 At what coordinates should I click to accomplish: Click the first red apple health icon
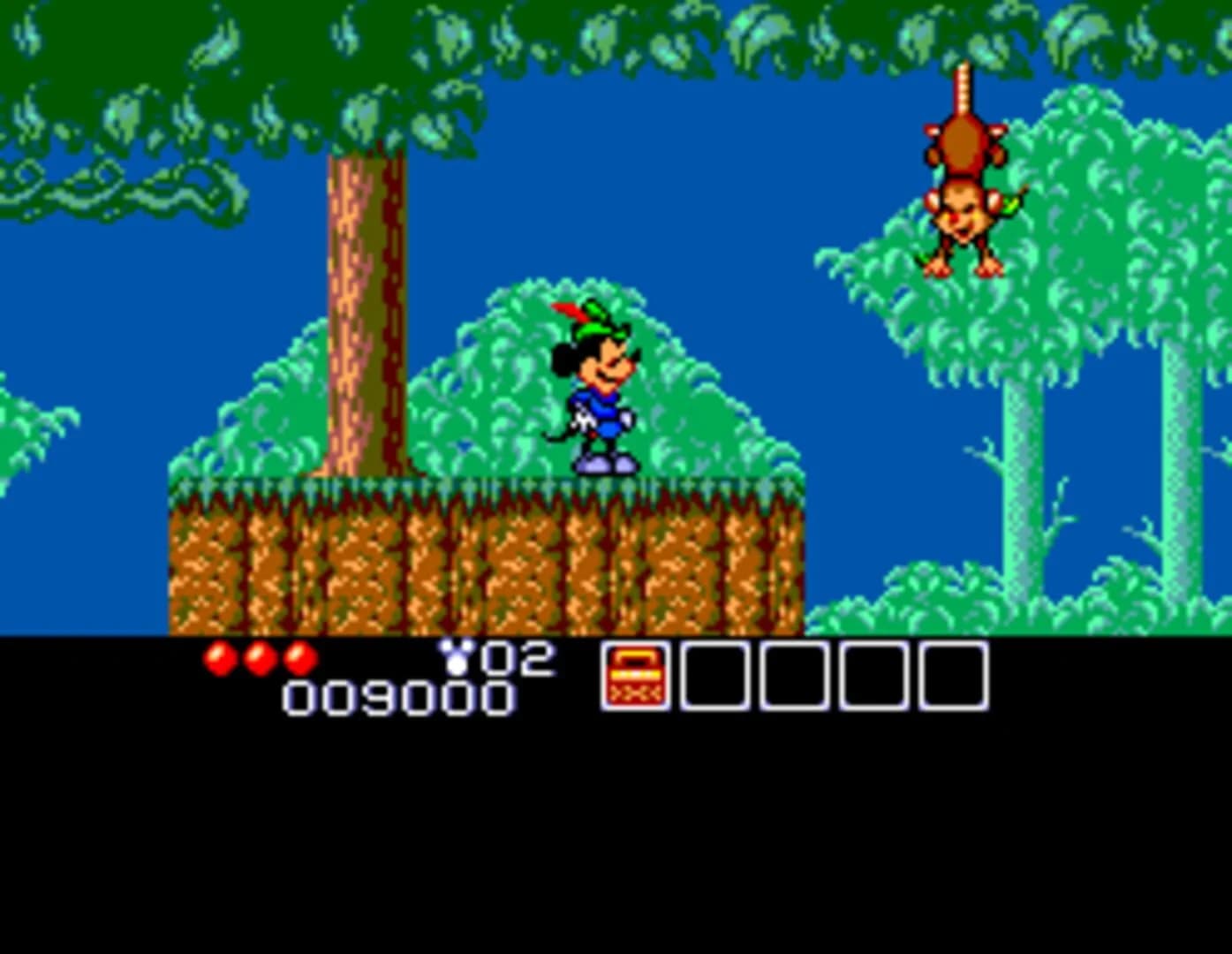coord(218,657)
